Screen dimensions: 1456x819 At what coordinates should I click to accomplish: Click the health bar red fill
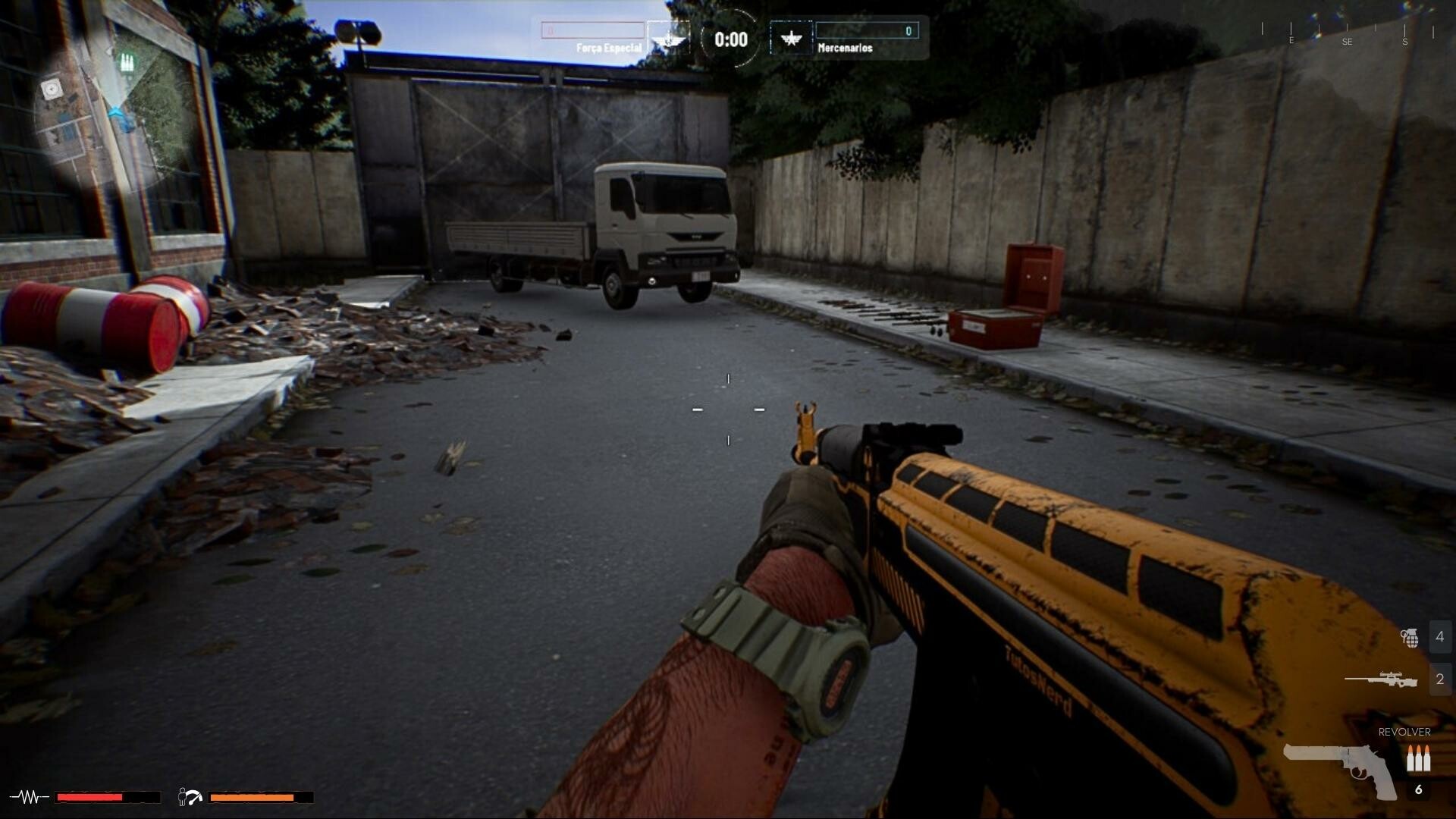click(87, 796)
